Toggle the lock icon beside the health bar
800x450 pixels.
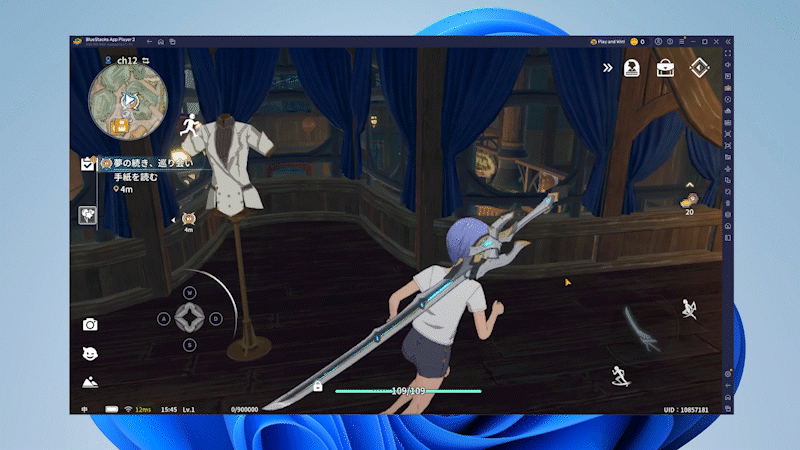coord(317,386)
